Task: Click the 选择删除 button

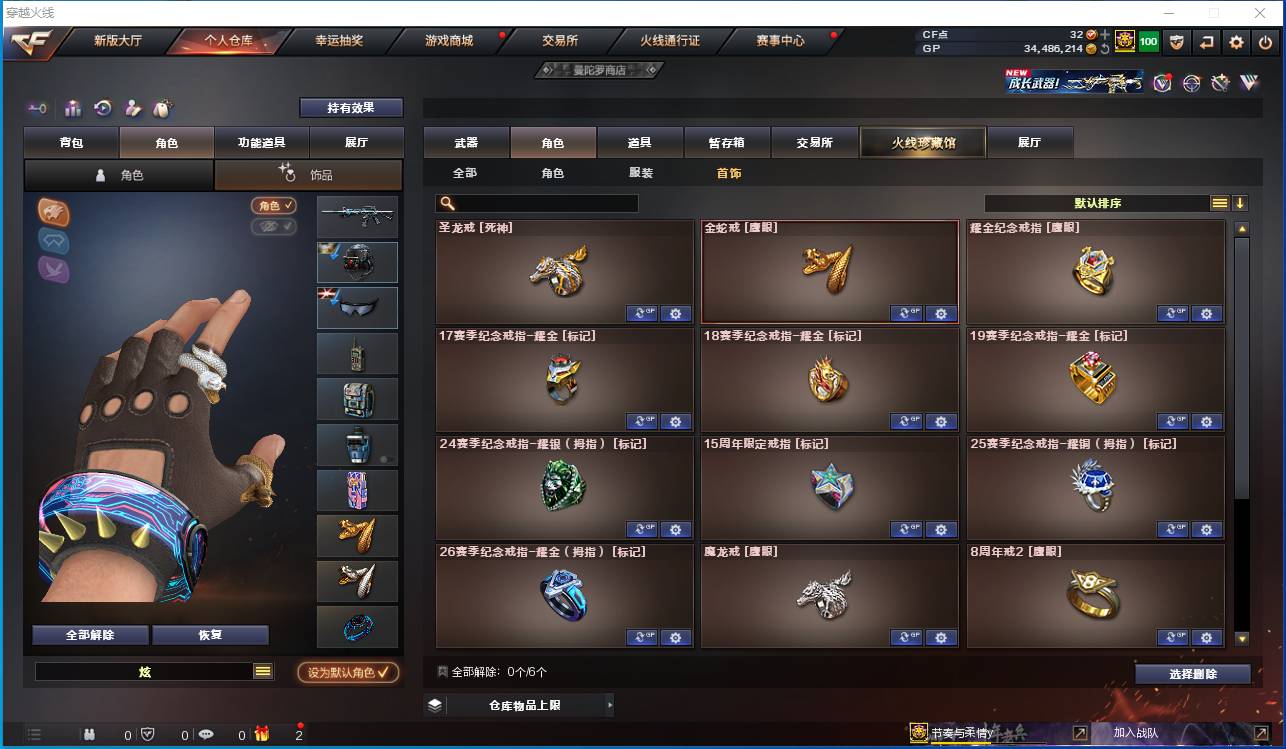Action: [1192, 674]
